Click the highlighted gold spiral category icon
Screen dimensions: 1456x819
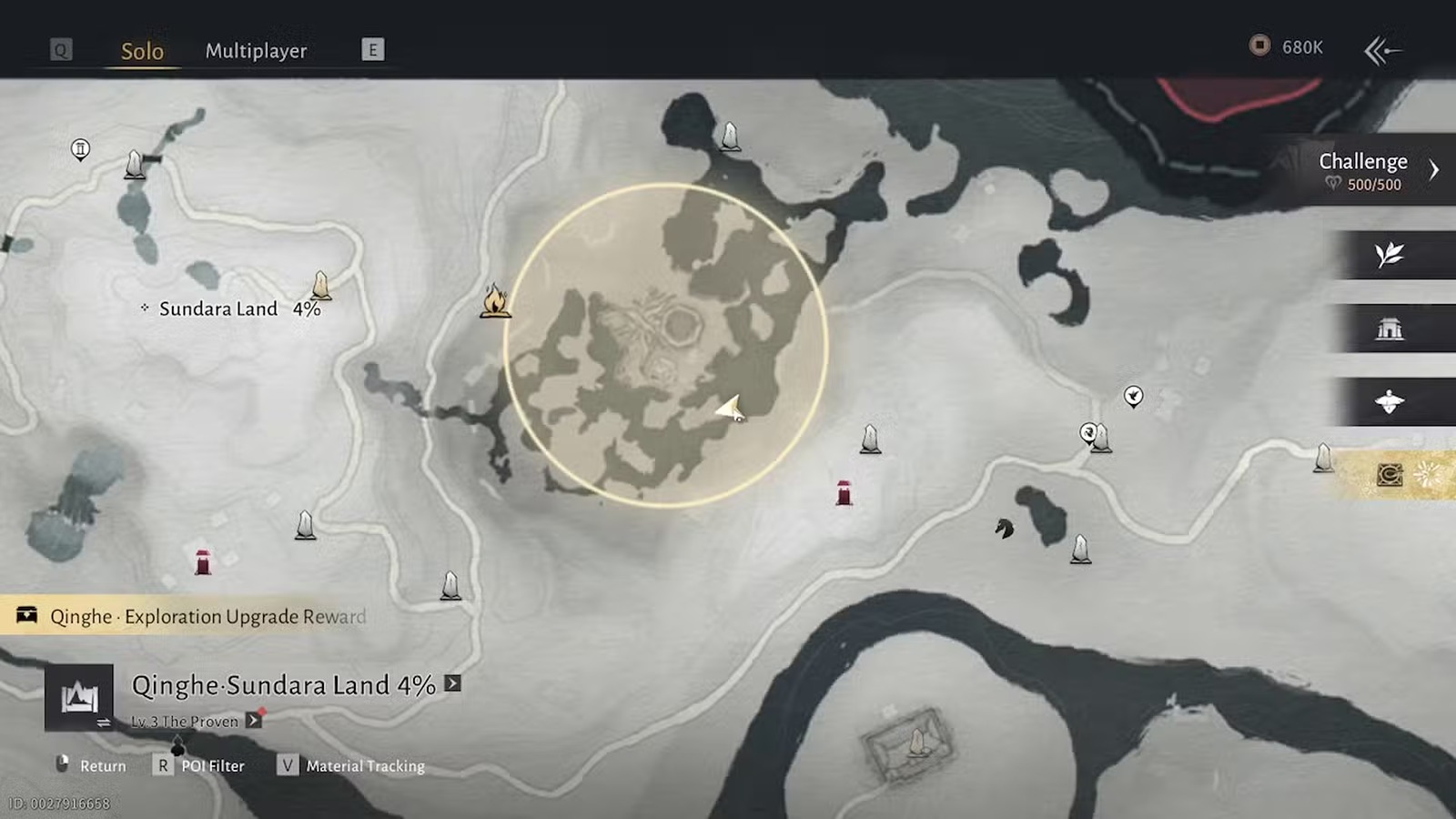1390,475
